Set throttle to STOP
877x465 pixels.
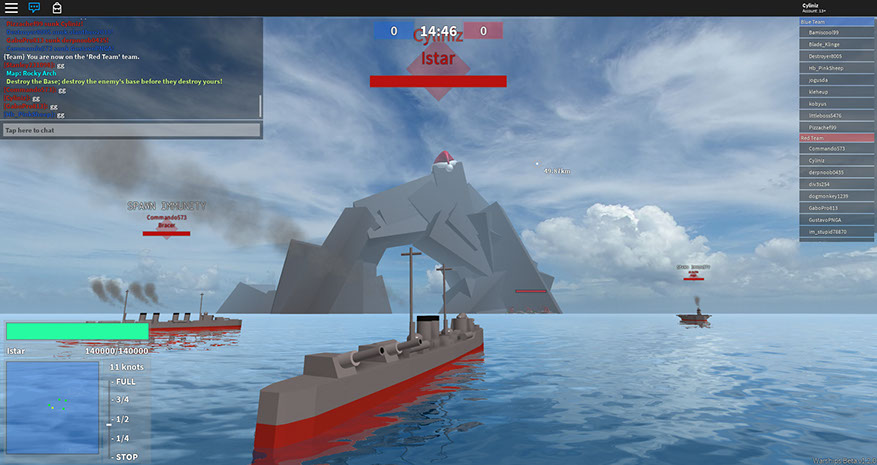pyautogui.click(x=126, y=456)
